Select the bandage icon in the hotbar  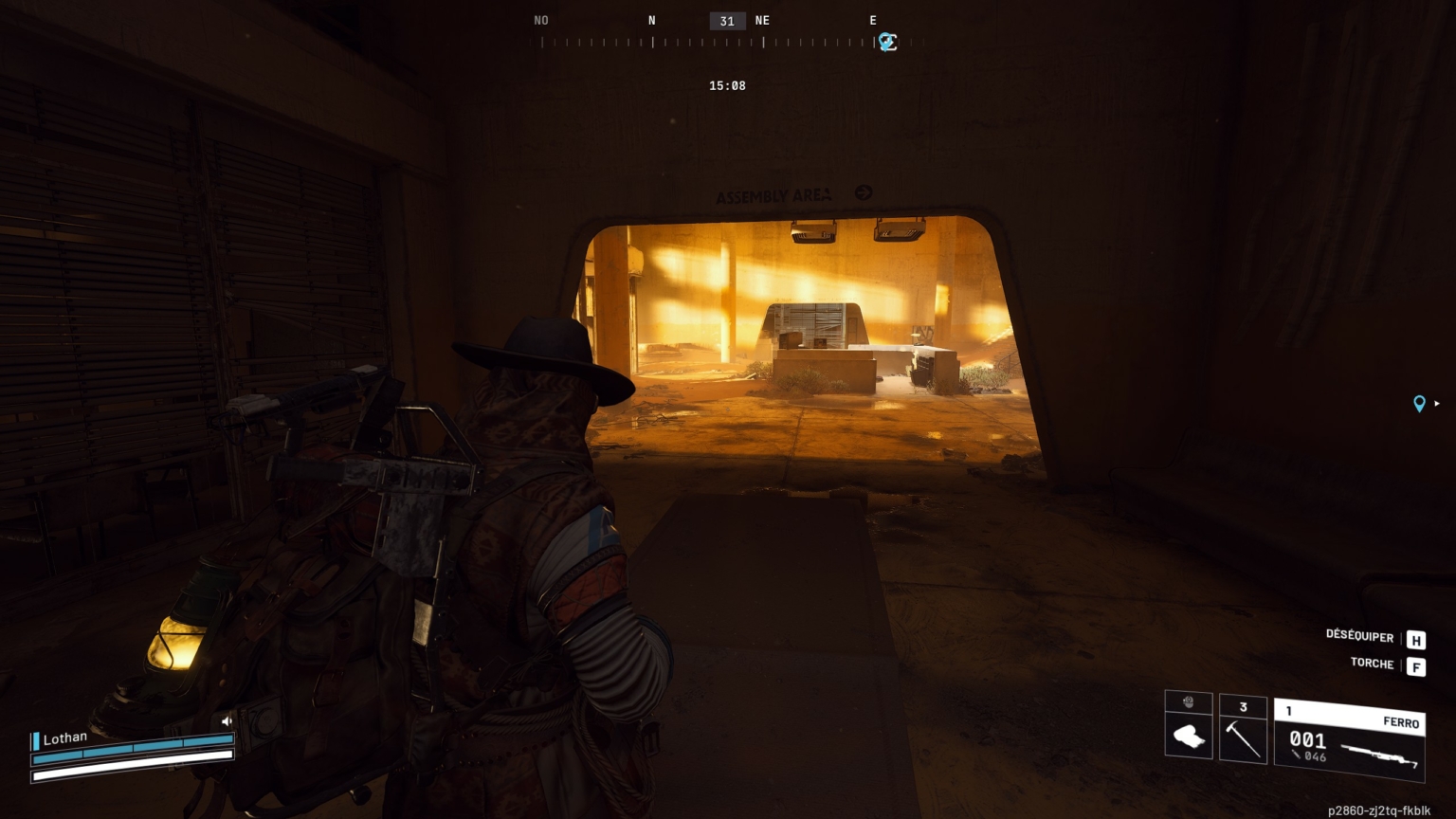(x=1189, y=737)
